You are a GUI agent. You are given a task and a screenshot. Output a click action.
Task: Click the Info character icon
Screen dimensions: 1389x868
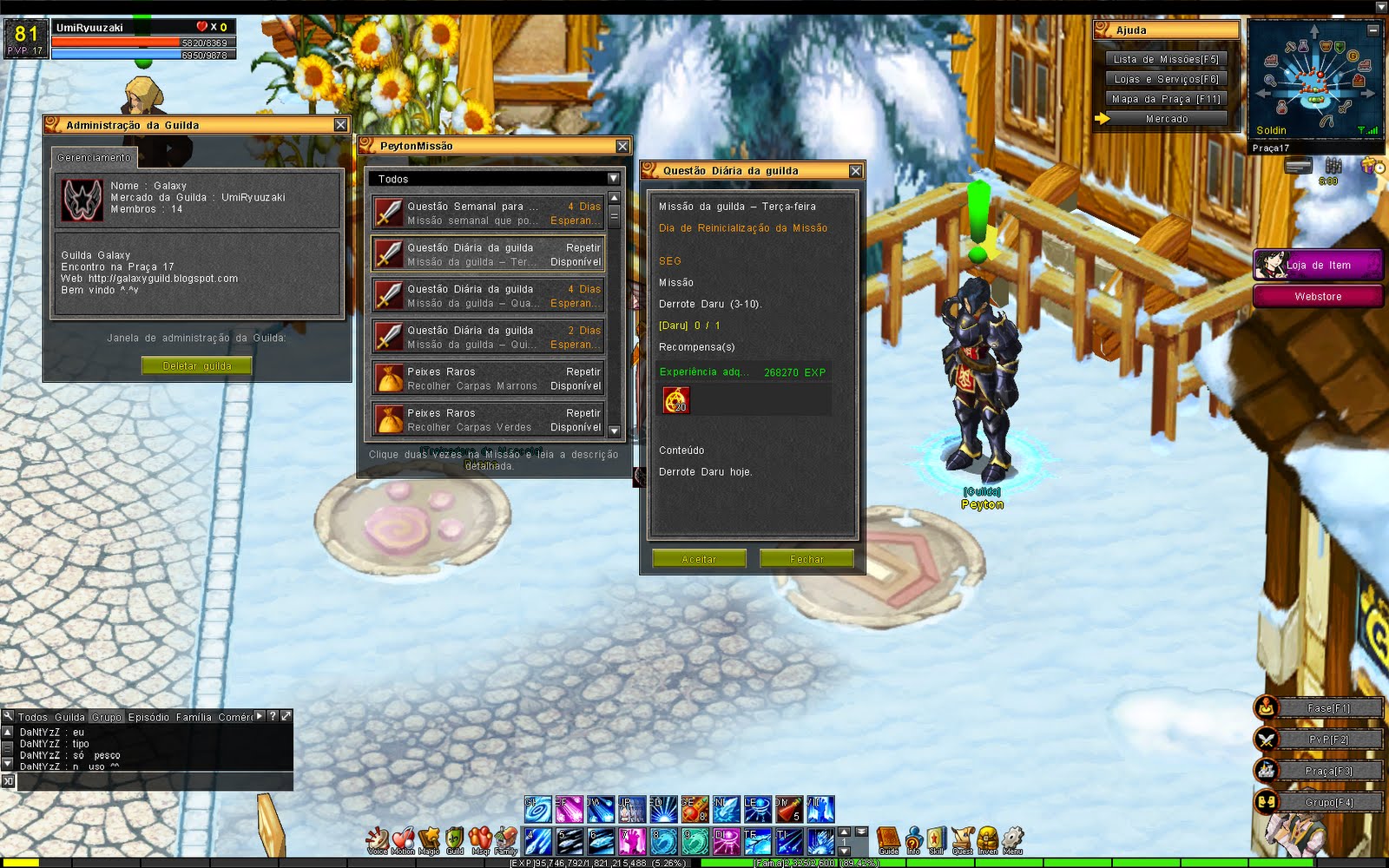[913, 835]
